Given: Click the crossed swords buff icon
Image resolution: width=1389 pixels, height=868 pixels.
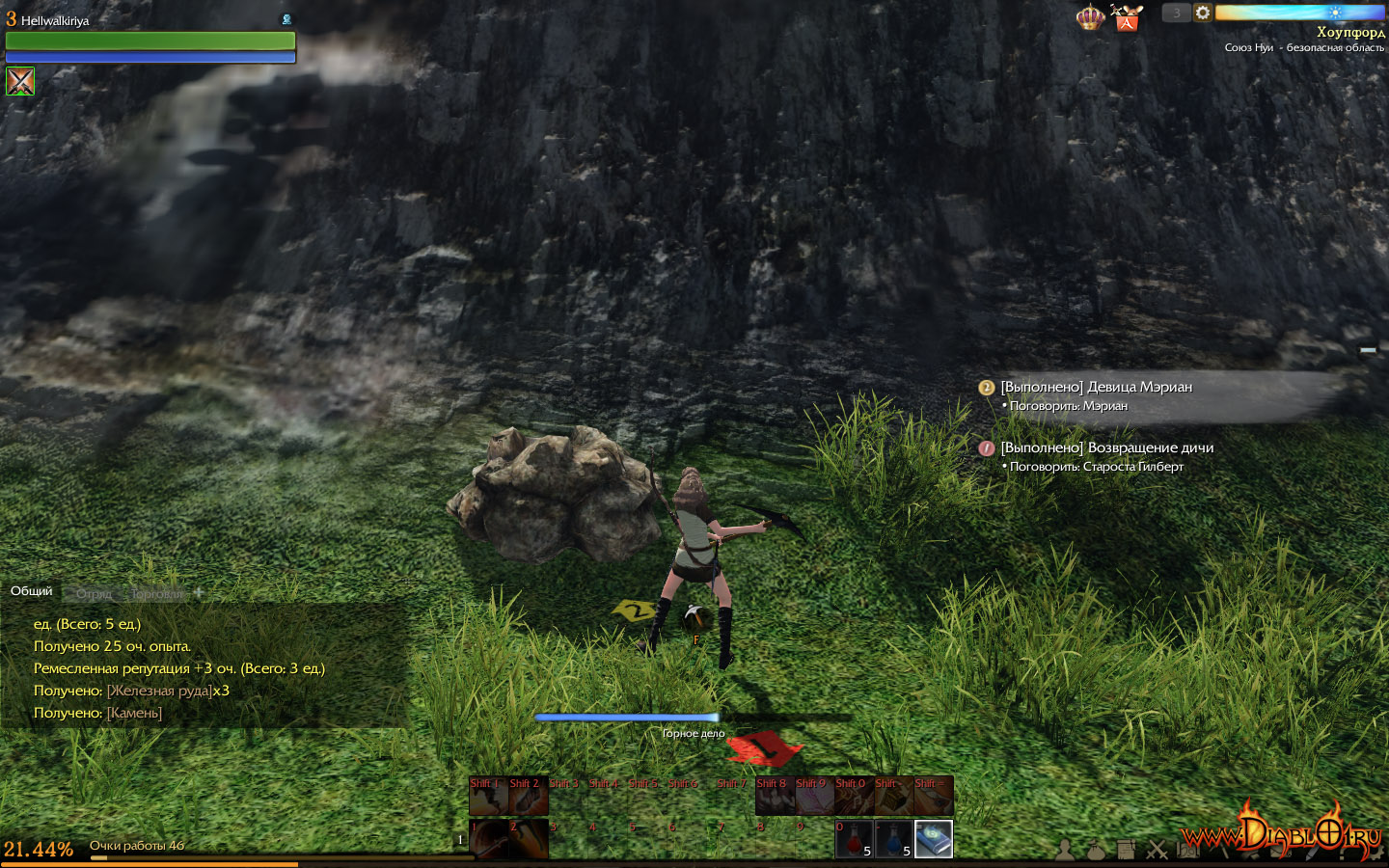Looking at the screenshot, I should click(x=20, y=81).
